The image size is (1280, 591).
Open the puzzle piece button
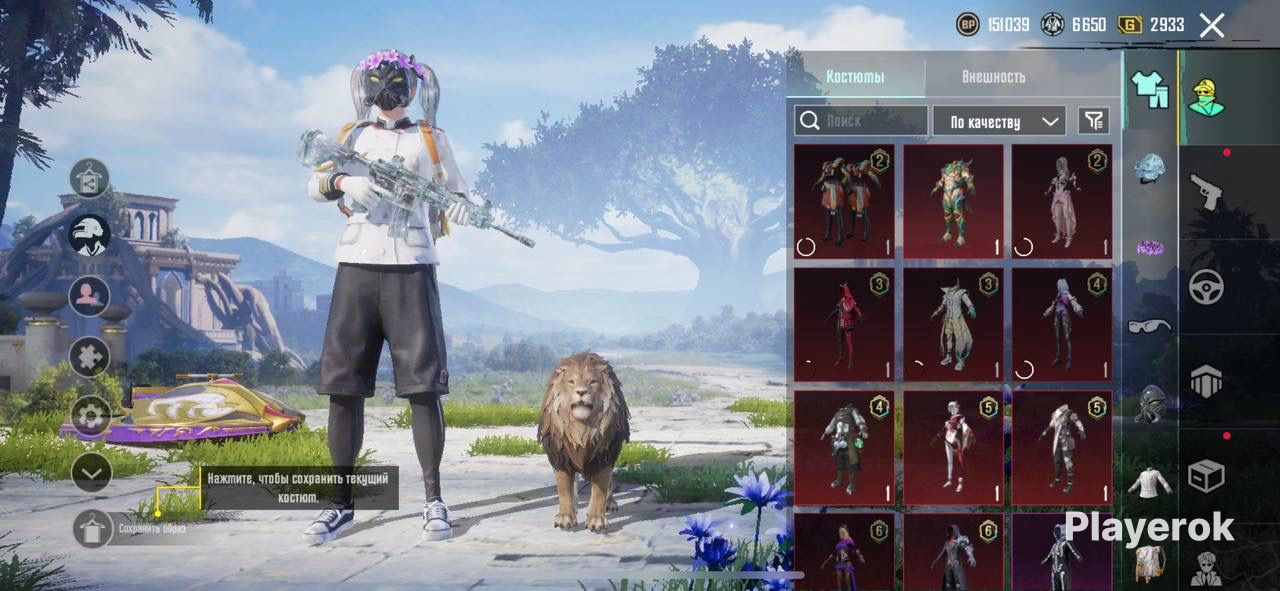[x=90, y=356]
